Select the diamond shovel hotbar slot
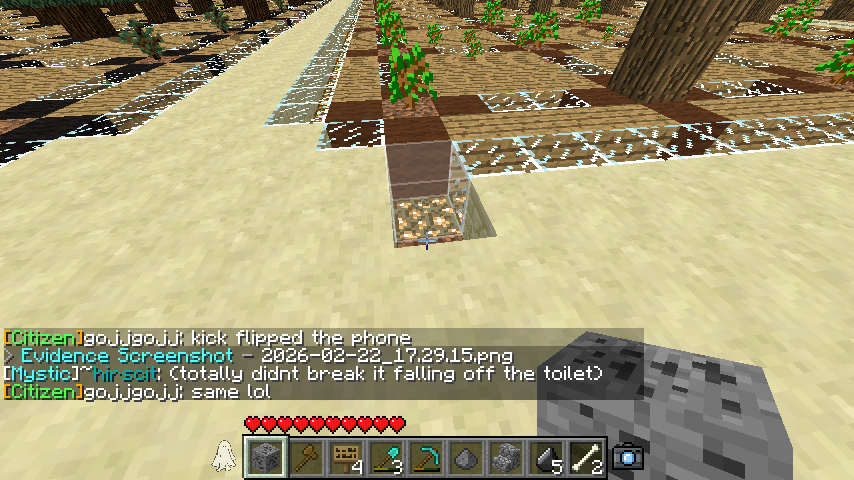854x480 pixels. tap(386, 458)
